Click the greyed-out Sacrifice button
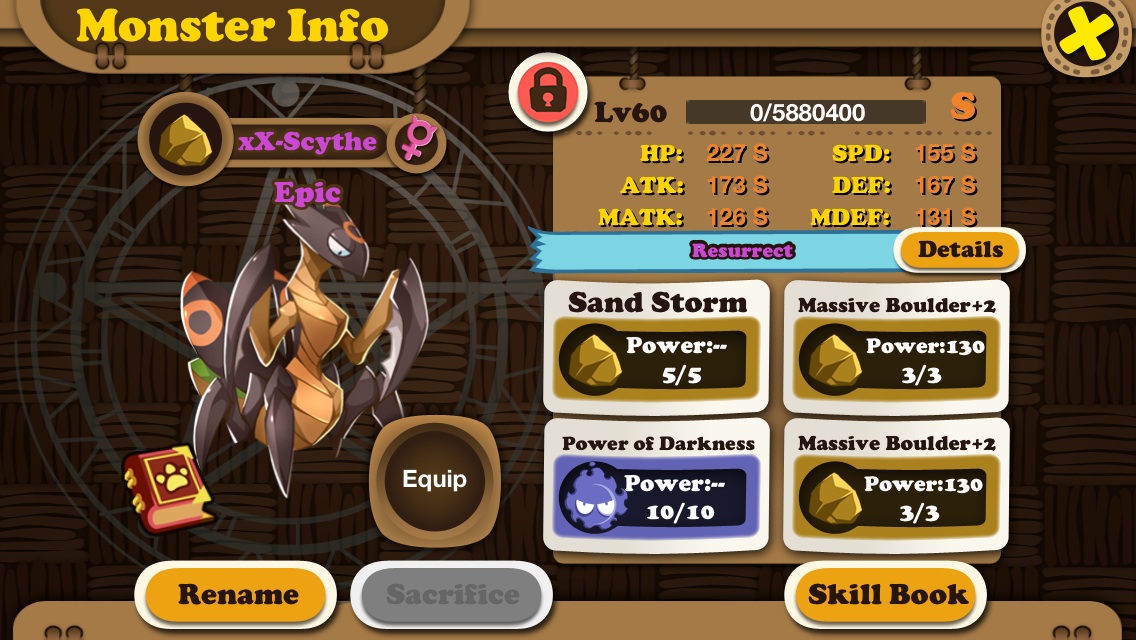The image size is (1136, 640). click(x=452, y=595)
